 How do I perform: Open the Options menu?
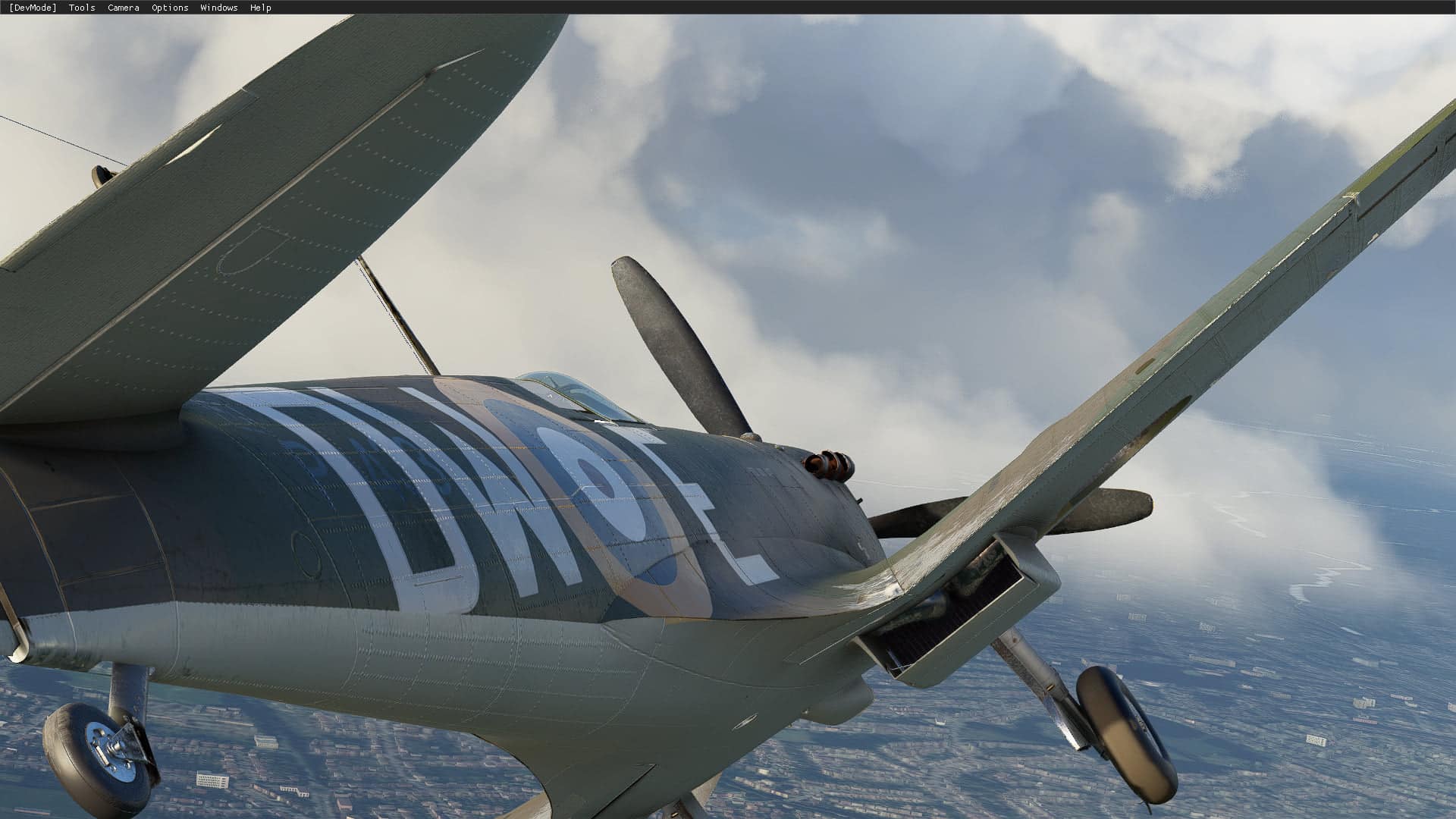[170, 8]
